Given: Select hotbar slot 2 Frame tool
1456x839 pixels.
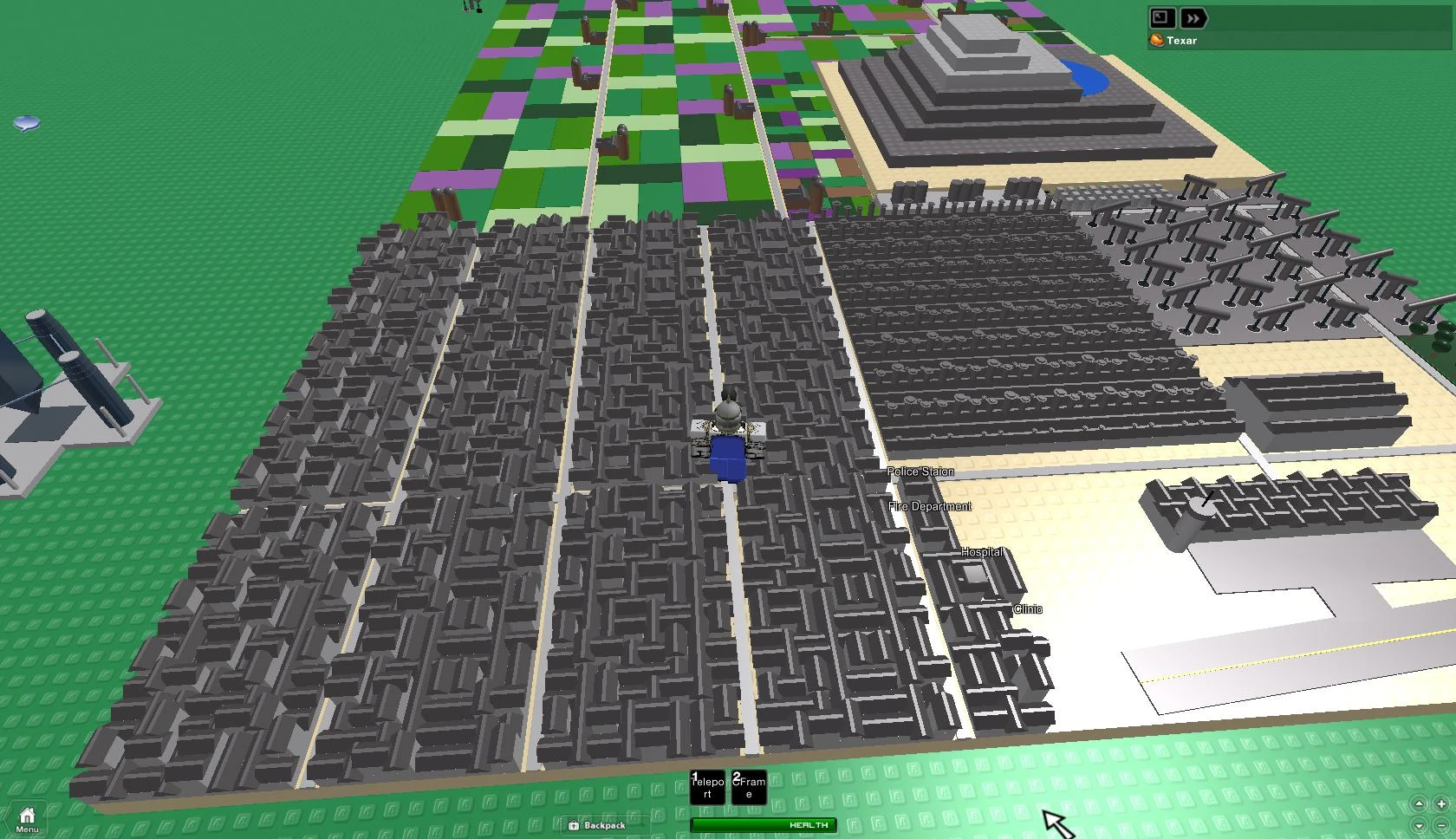Looking at the screenshot, I should click(x=749, y=788).
